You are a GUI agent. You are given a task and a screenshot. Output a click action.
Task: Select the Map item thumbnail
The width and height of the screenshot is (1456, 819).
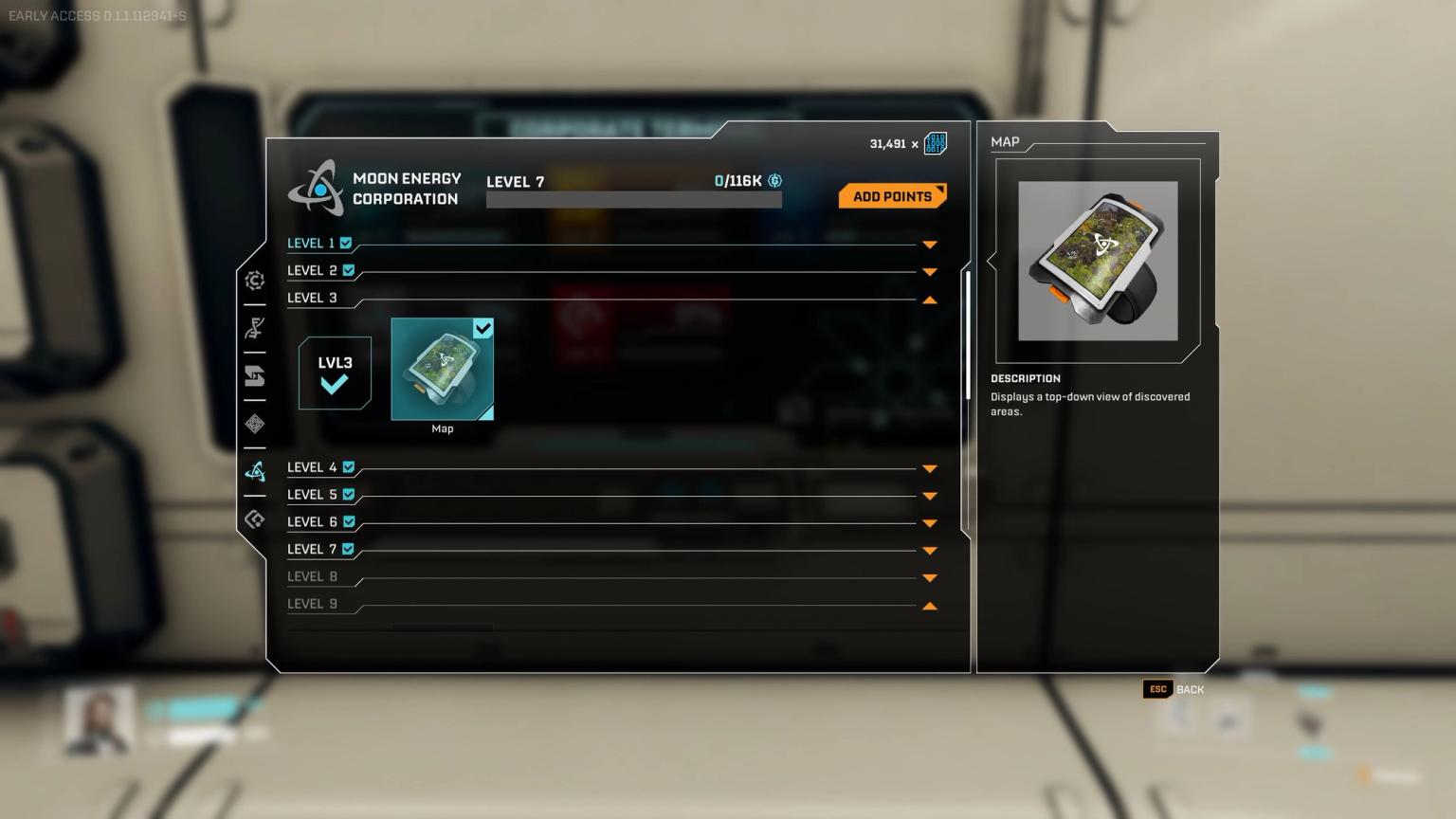tap(442, 370)
